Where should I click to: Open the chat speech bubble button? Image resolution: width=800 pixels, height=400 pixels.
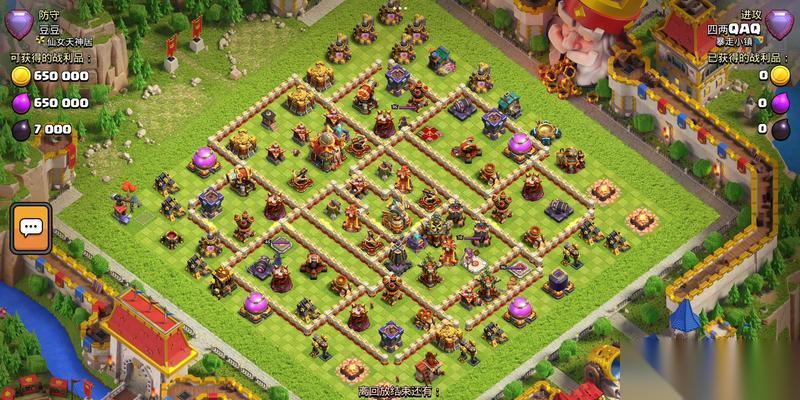coord(30,228)
